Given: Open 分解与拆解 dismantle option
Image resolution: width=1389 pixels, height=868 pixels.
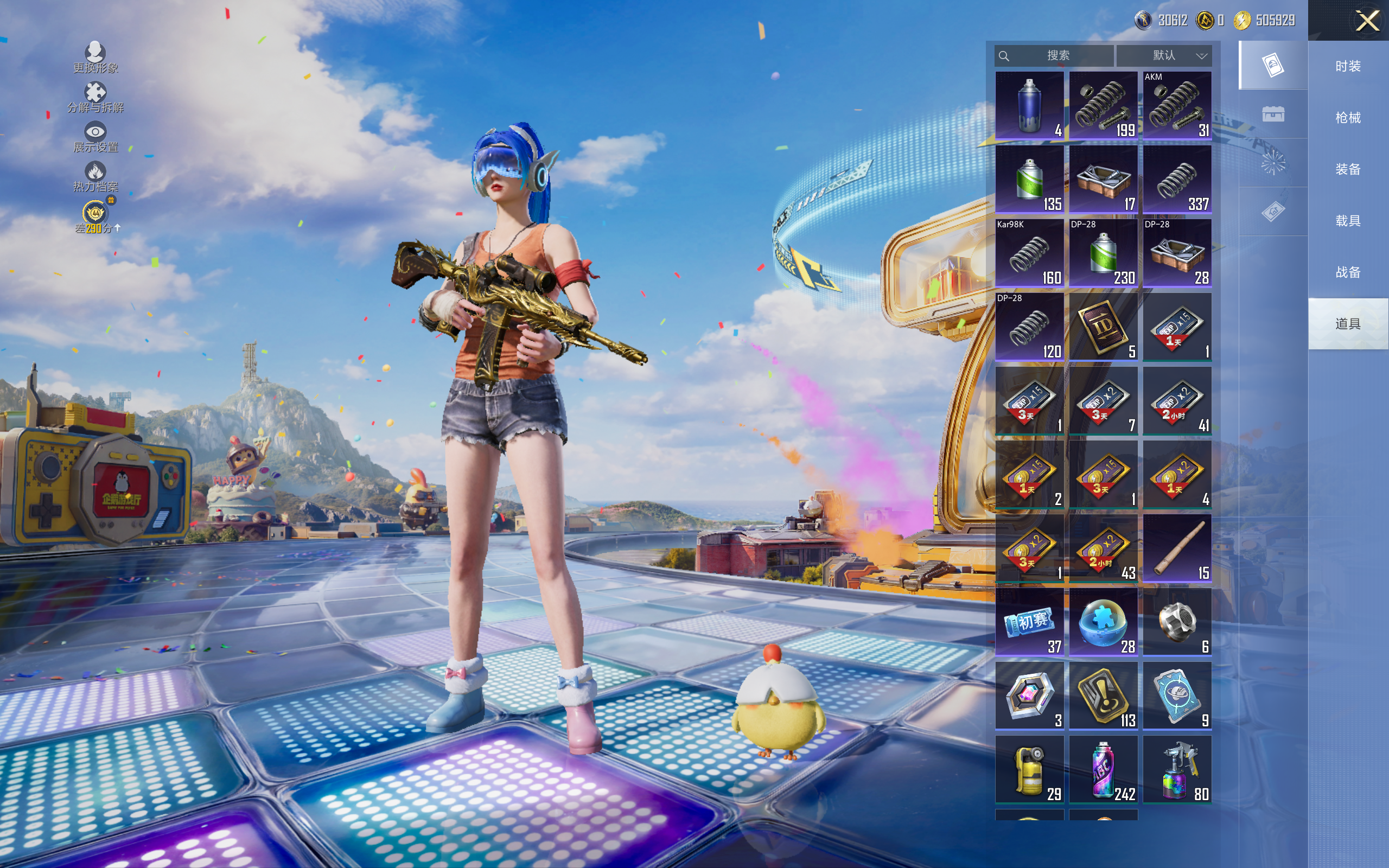Looking at the screenshot, I should pyautogui.click(x=95, y=98).
